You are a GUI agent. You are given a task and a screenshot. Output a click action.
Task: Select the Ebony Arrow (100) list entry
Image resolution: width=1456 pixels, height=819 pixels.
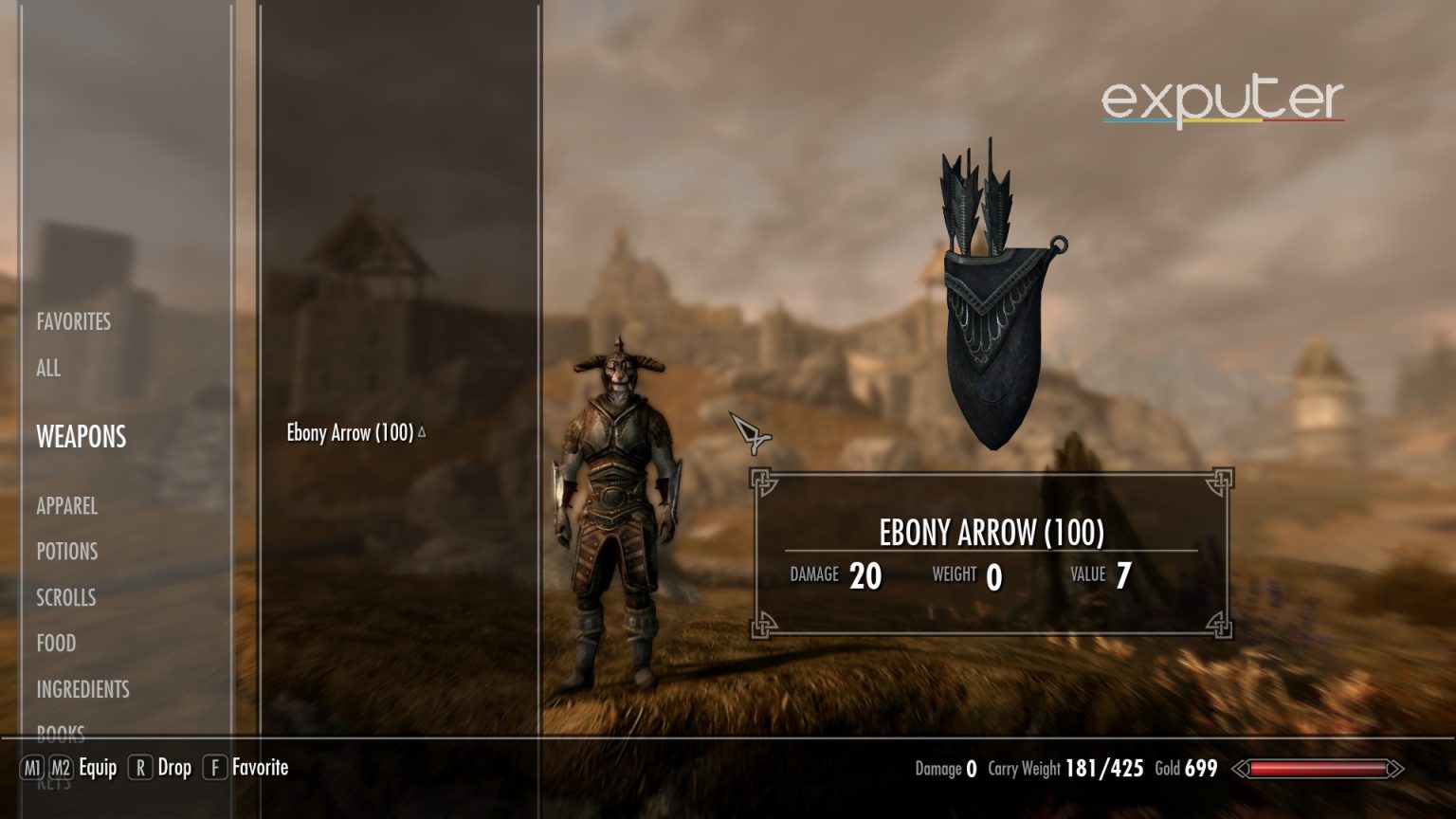(x=351, y=433)
